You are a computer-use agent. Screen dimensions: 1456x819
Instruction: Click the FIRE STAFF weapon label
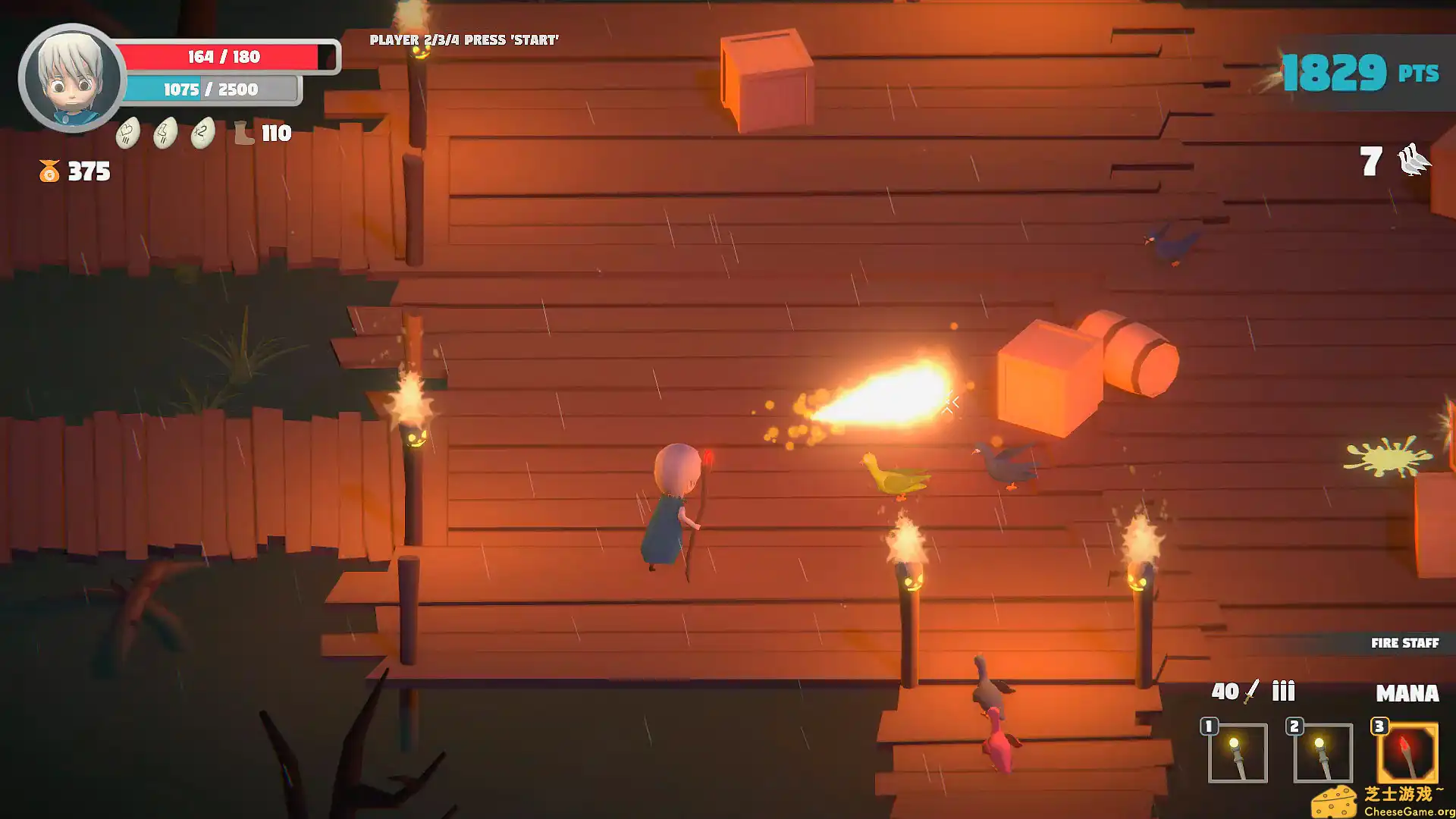(x=1404, y=643)
